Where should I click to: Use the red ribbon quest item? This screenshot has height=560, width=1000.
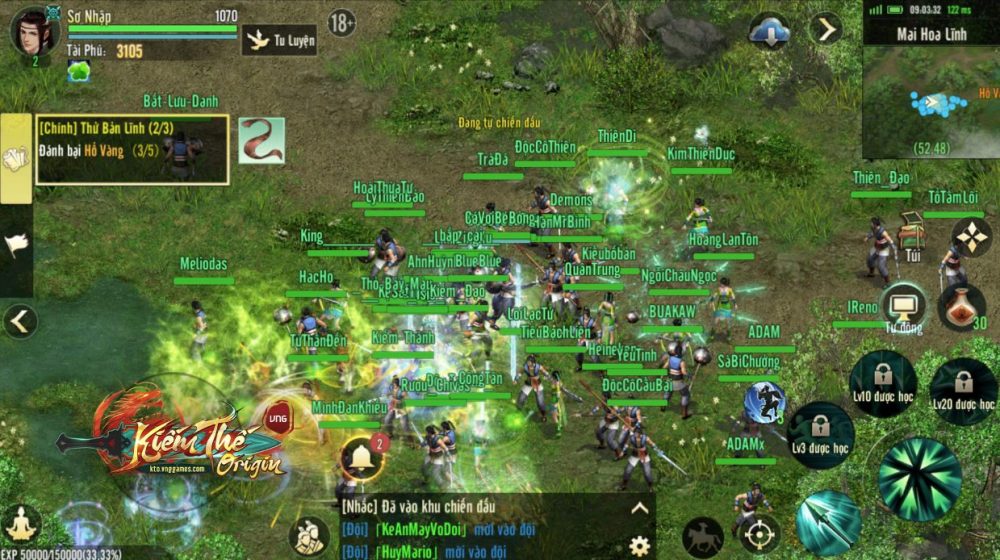click(261, 141)
